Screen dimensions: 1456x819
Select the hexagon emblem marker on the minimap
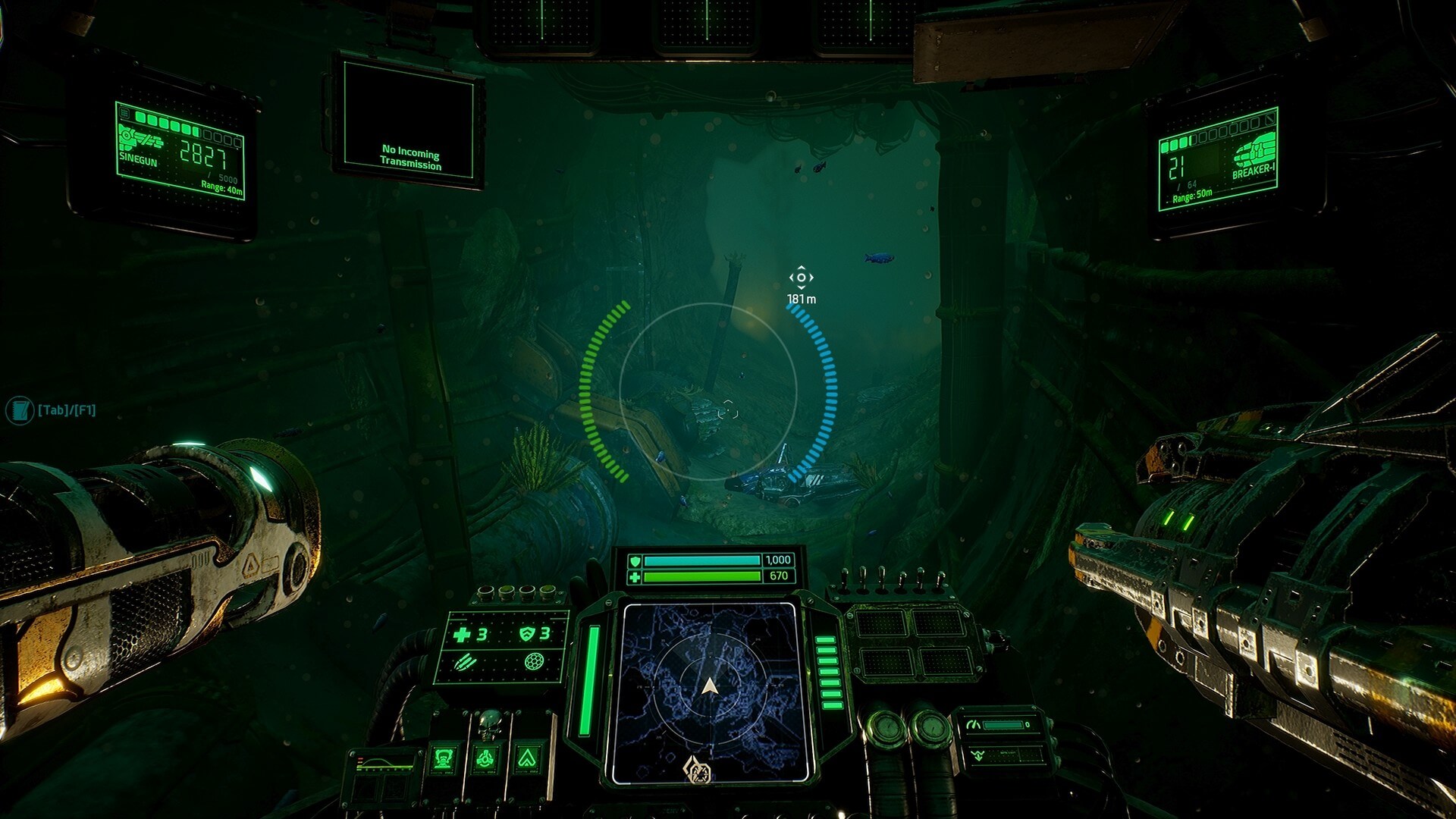698,771
